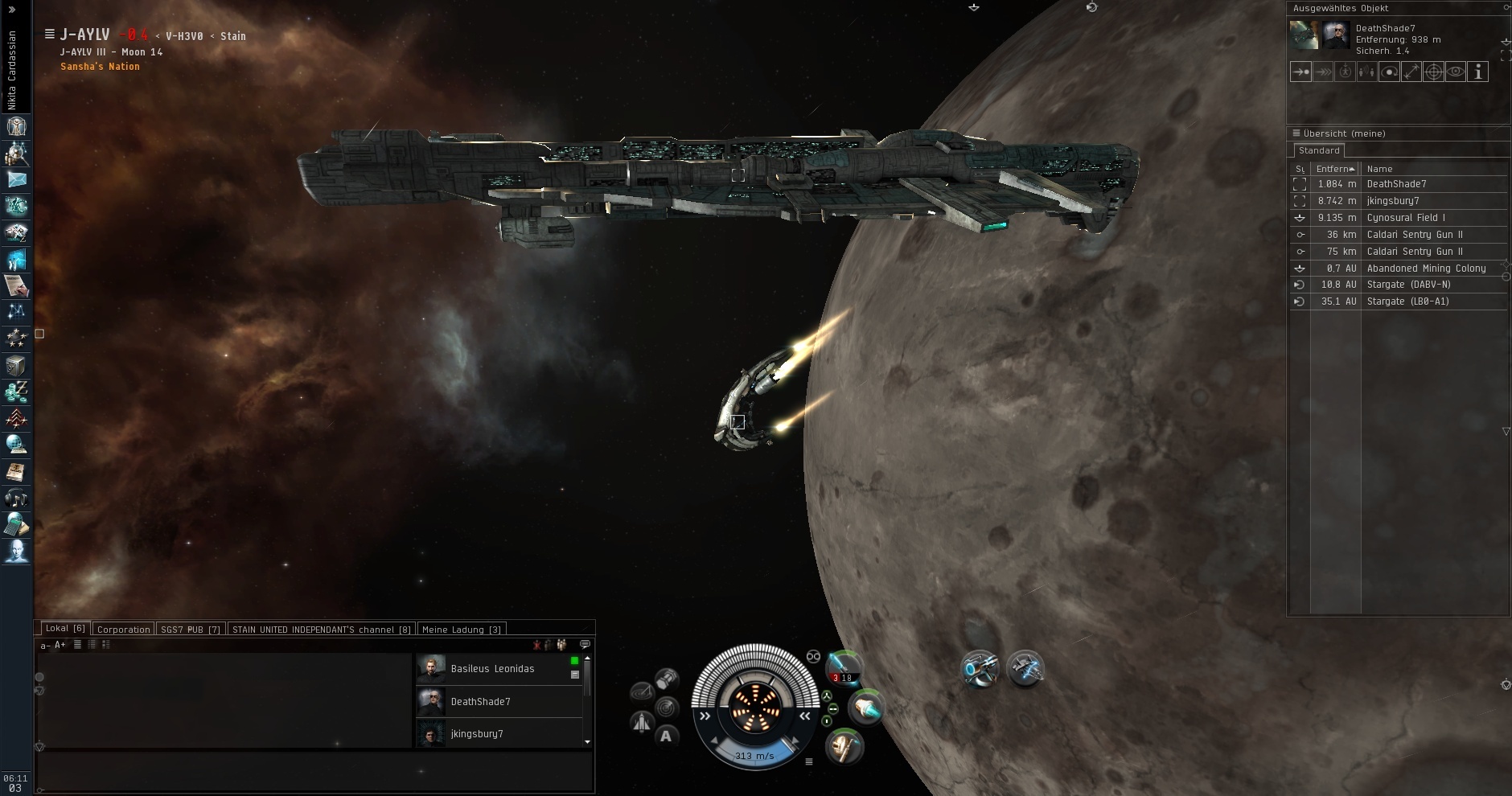Image resolution: width=1512 pixels, height=796 pixels.
Task: Lock target using the crosshair button
Action: click(x=1433, y=72)
